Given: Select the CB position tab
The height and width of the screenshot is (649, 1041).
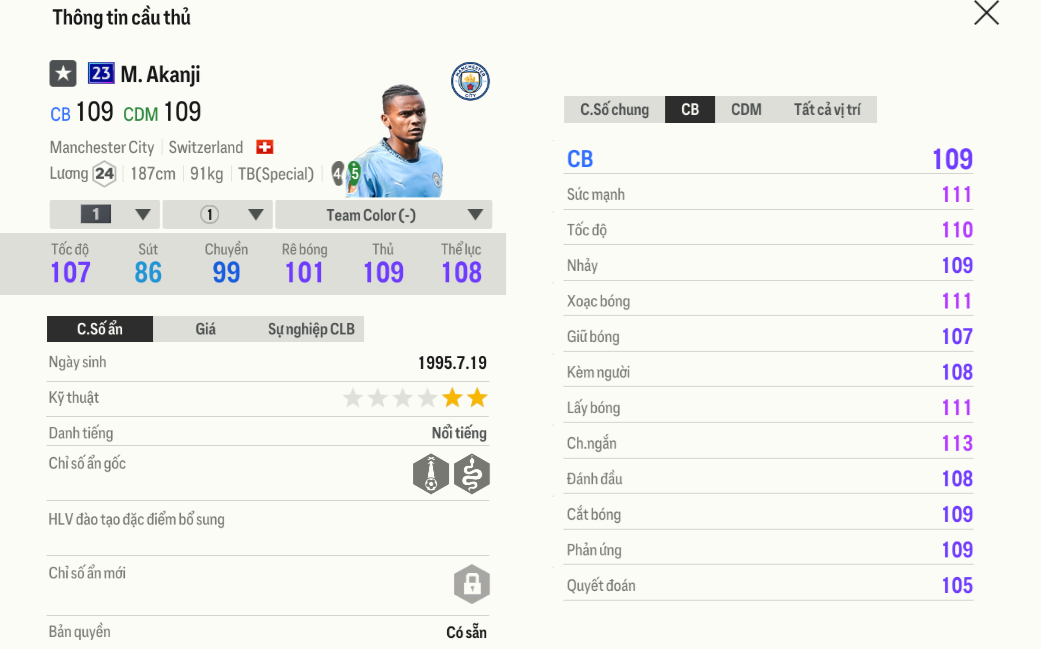Looking at the screenshot, I should 690,110.
